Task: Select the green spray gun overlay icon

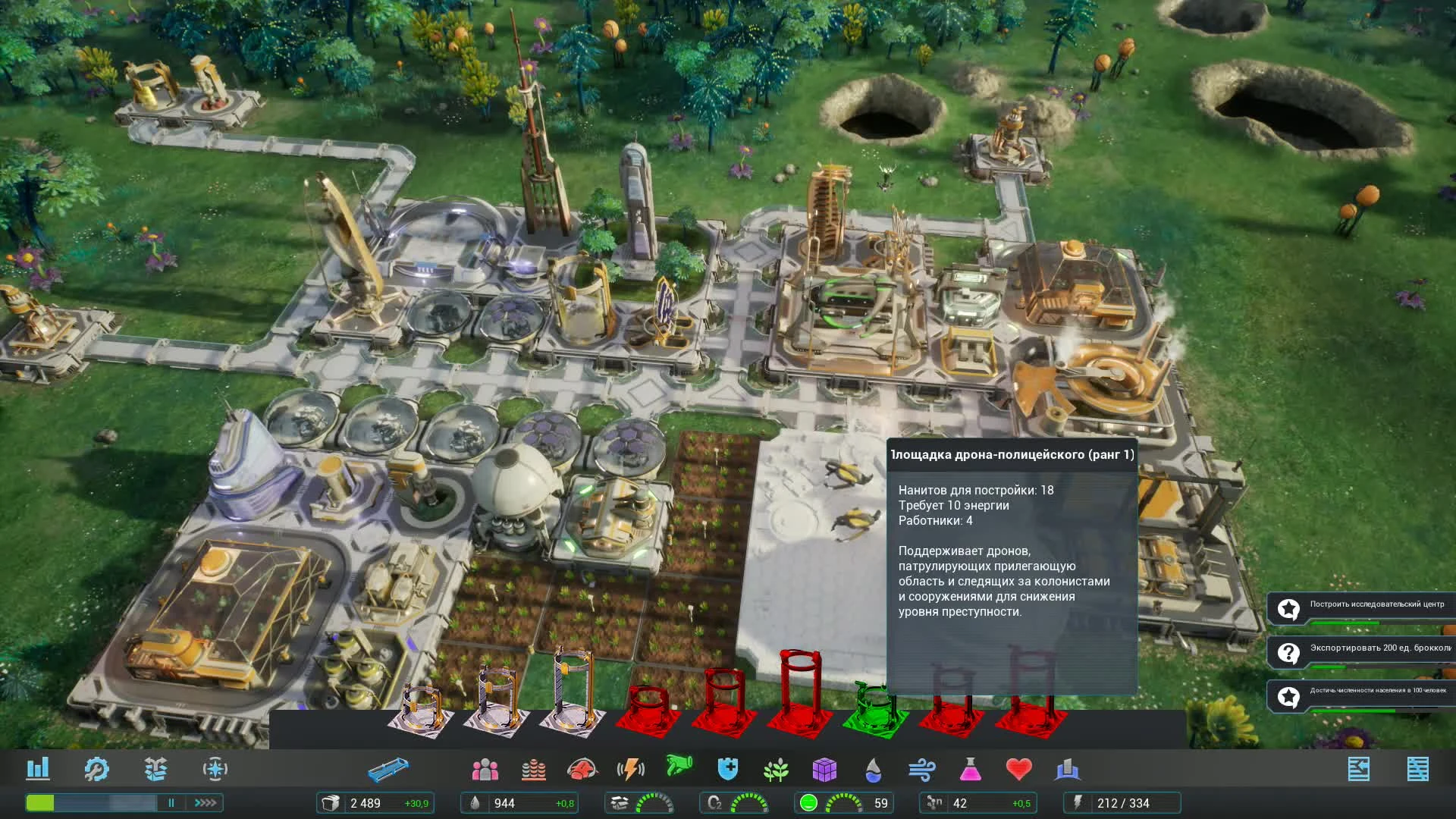Action: pyautogui.click(x=679, y=769)
